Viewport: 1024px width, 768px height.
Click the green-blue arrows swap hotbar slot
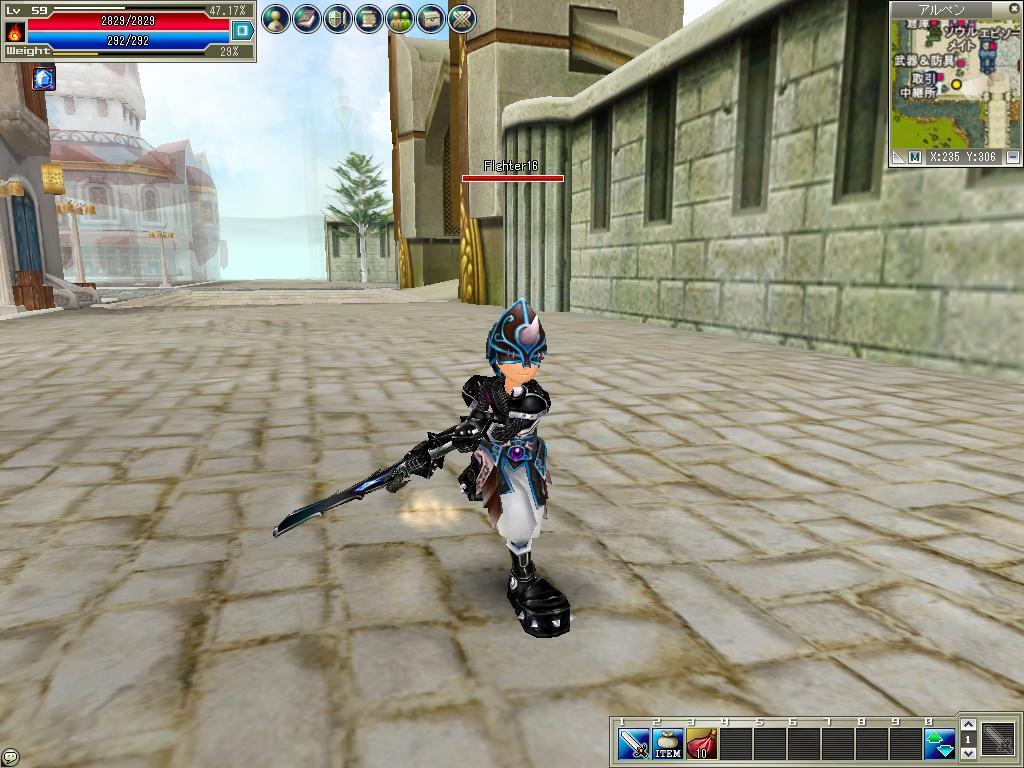point(940,744)
